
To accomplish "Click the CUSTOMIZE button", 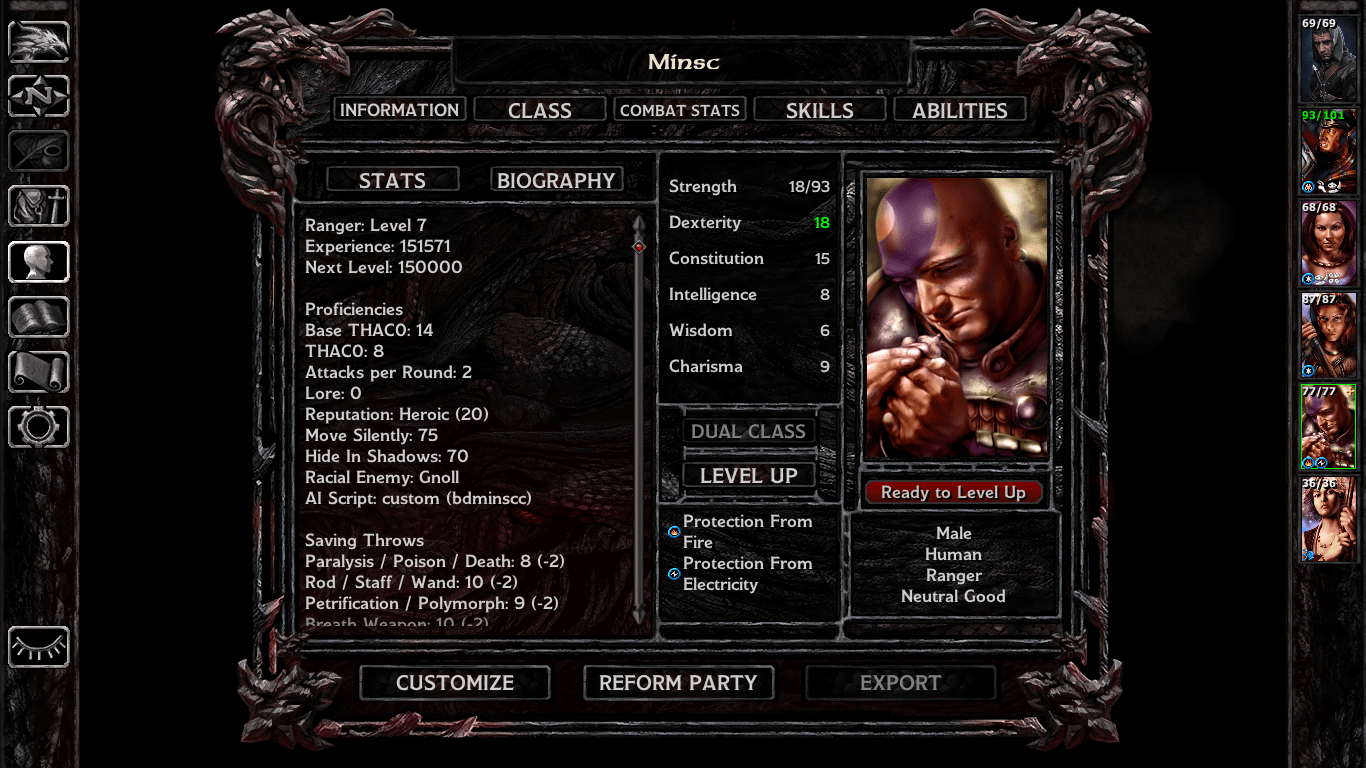I will coord(454,683).
